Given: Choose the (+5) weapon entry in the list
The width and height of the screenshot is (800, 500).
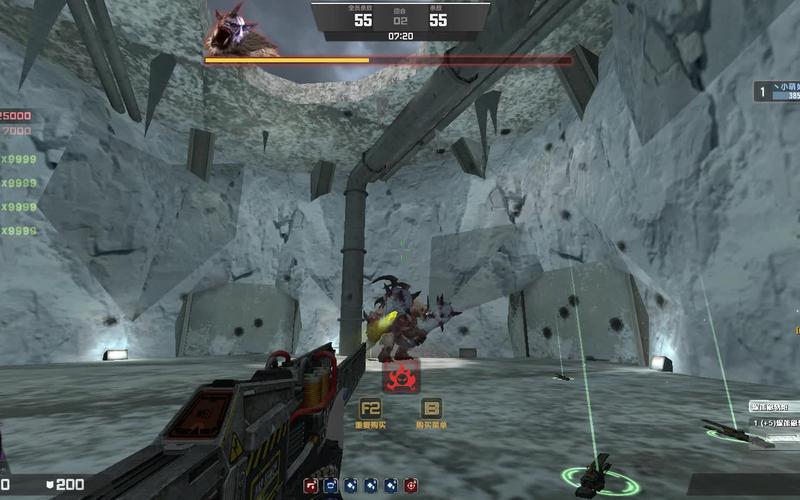Looking at the screenshot, I should point(774,424).
